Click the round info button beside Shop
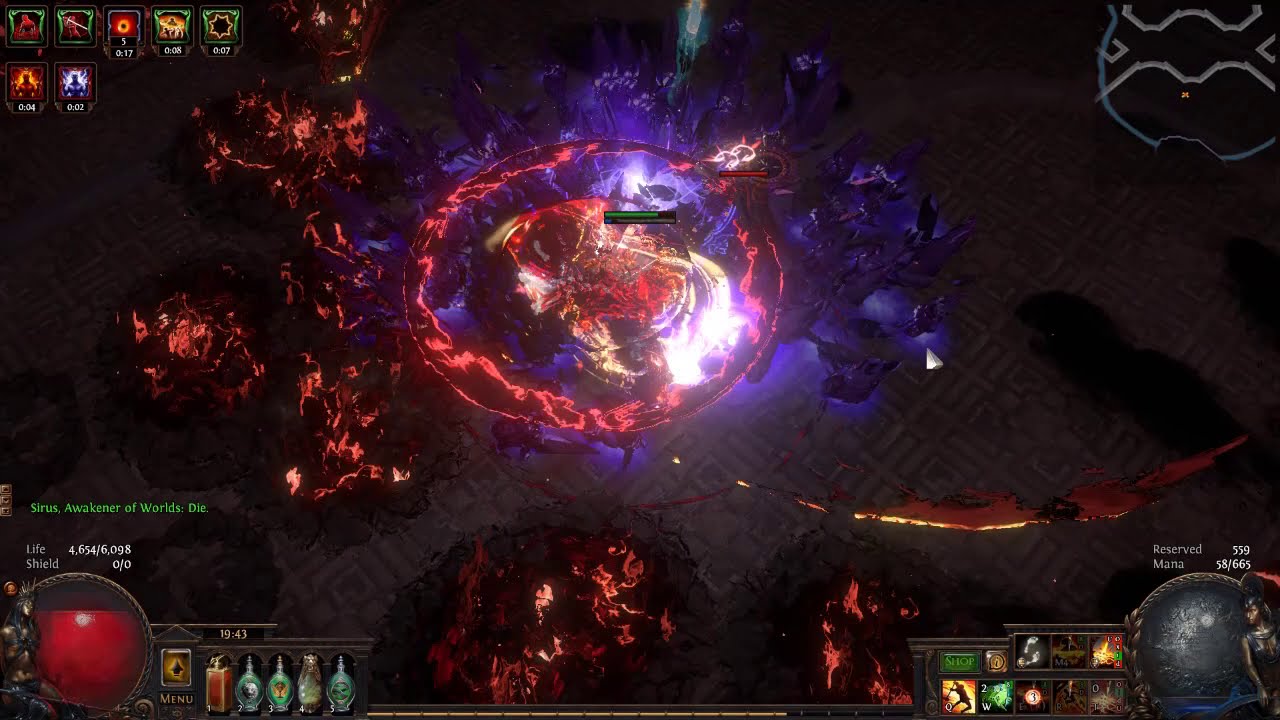The width and height of the screenshot is (1280, 720). [x=995, y=661]
